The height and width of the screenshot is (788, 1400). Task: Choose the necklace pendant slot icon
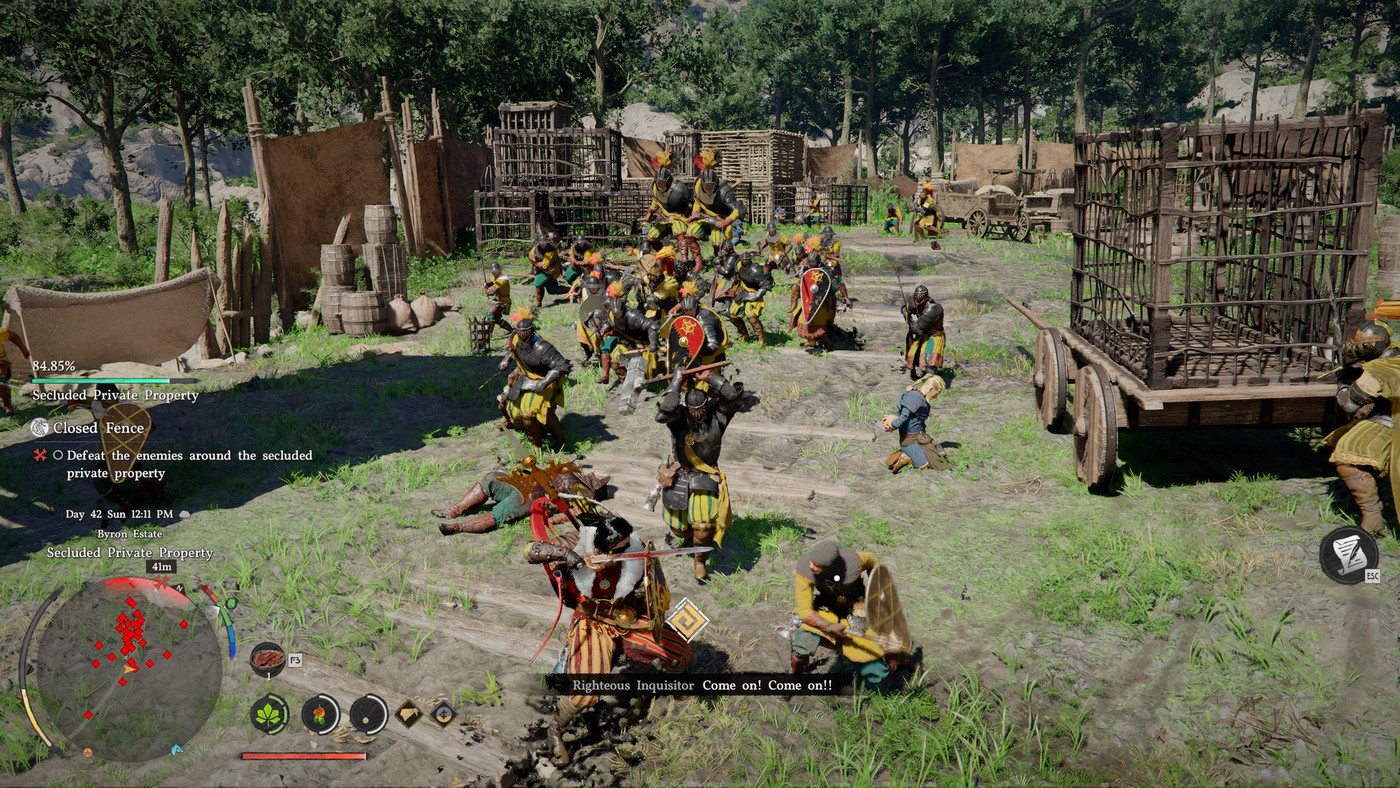369,714
